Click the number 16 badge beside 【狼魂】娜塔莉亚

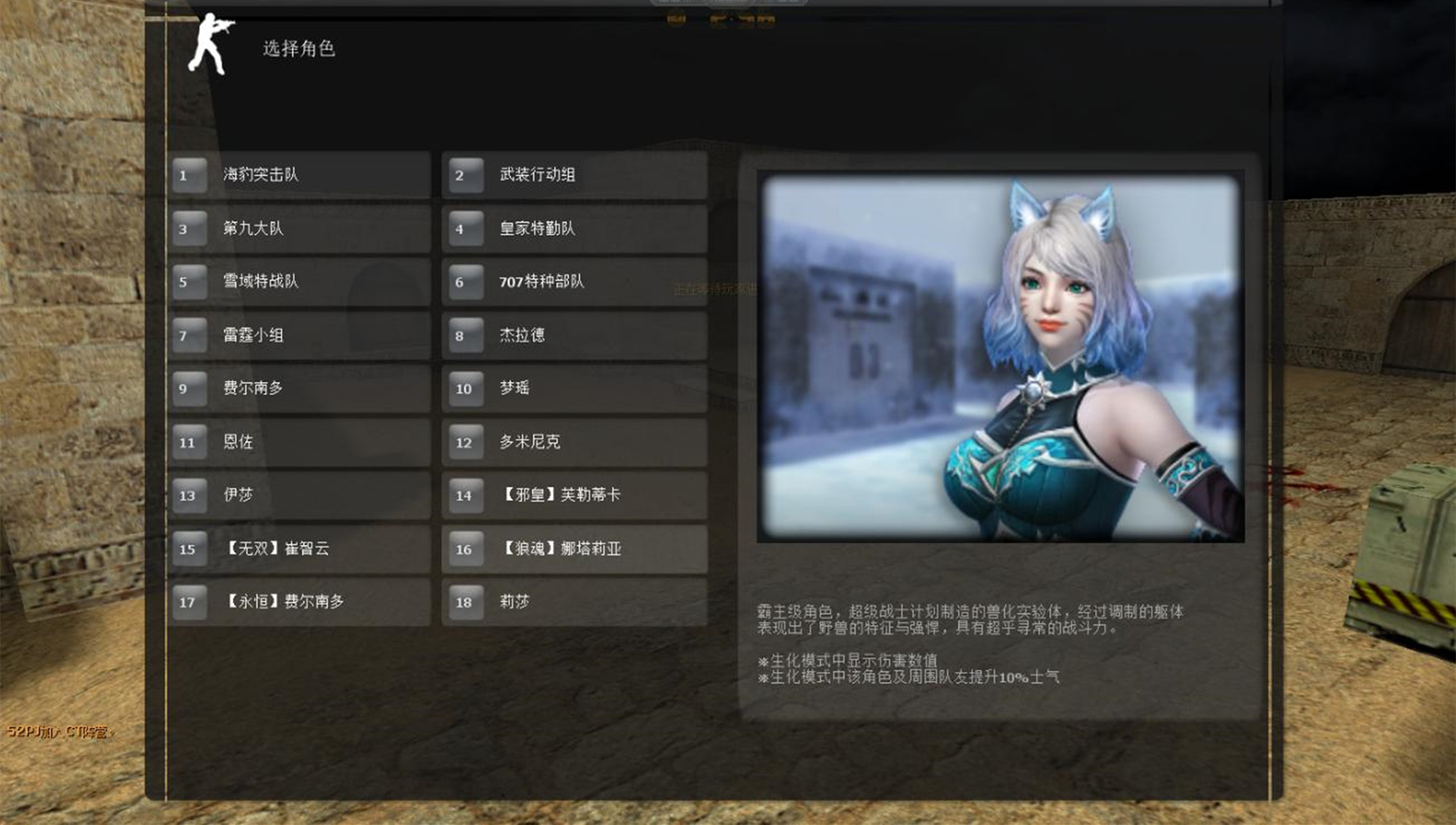pyautogui.click(x=465, y=549)
